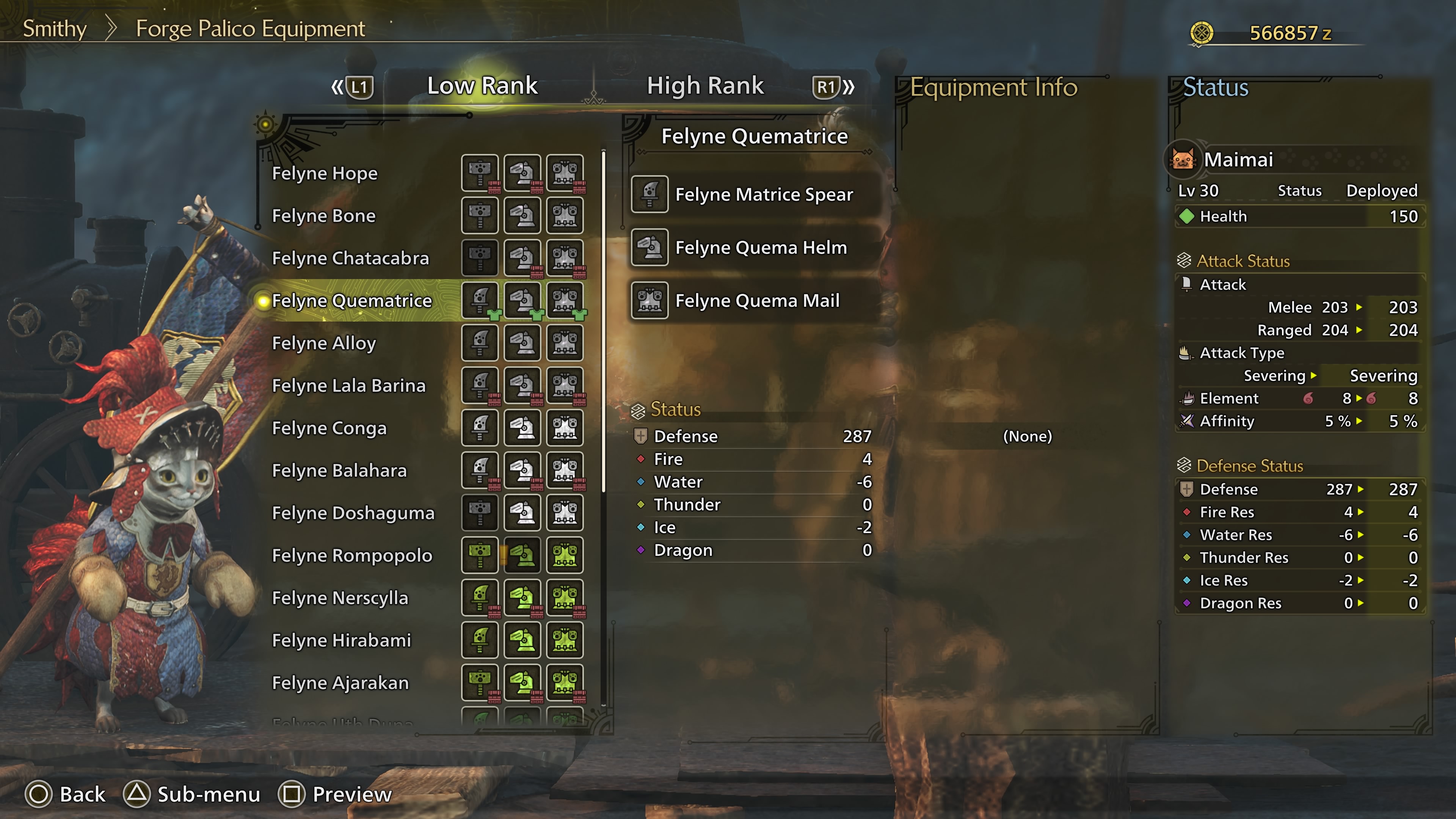Select the Felyne Ajarakan set
This screenshot has width=1456, height=819.
coord(340,683)
